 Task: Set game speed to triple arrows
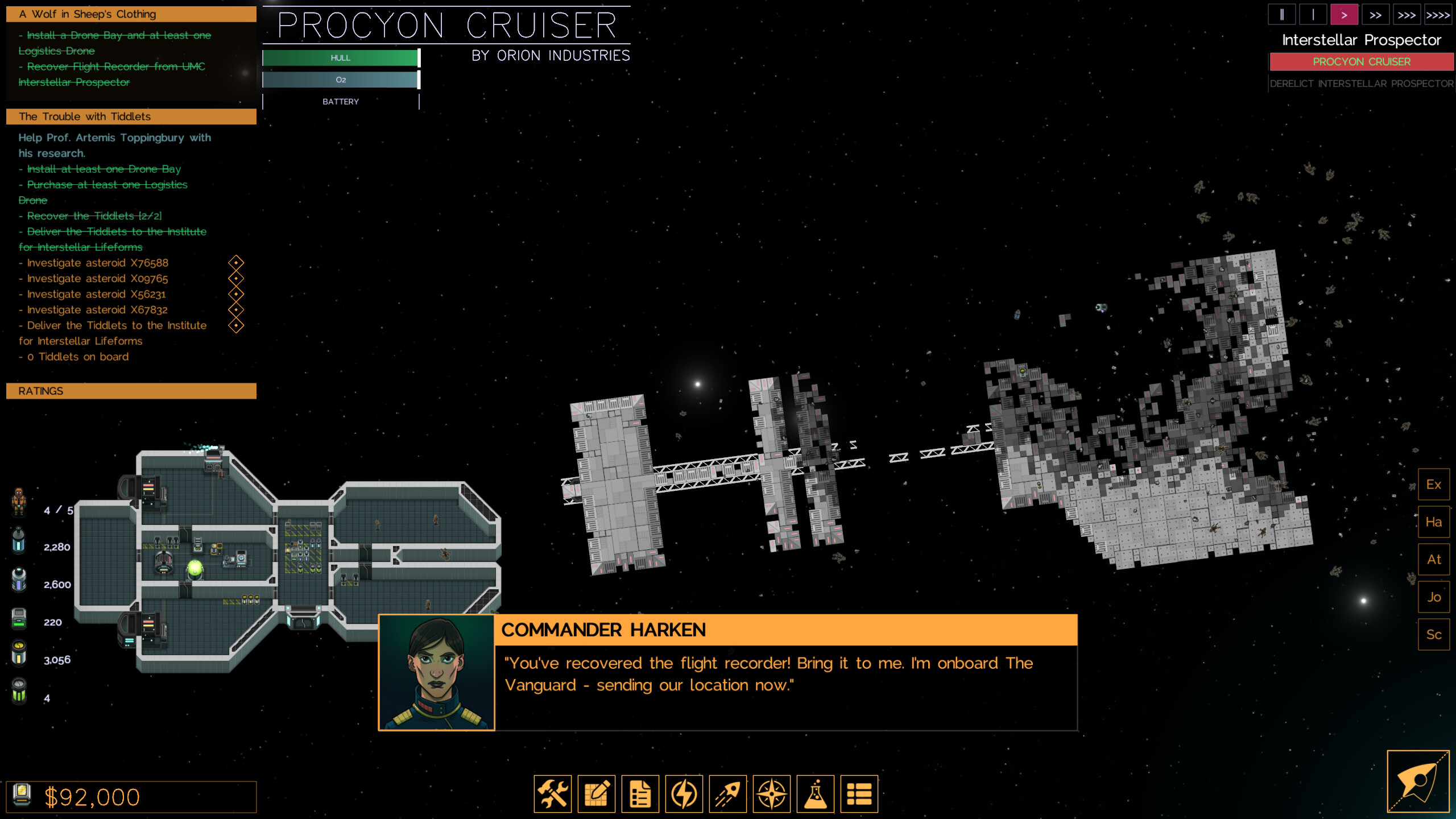(1406, 15)
